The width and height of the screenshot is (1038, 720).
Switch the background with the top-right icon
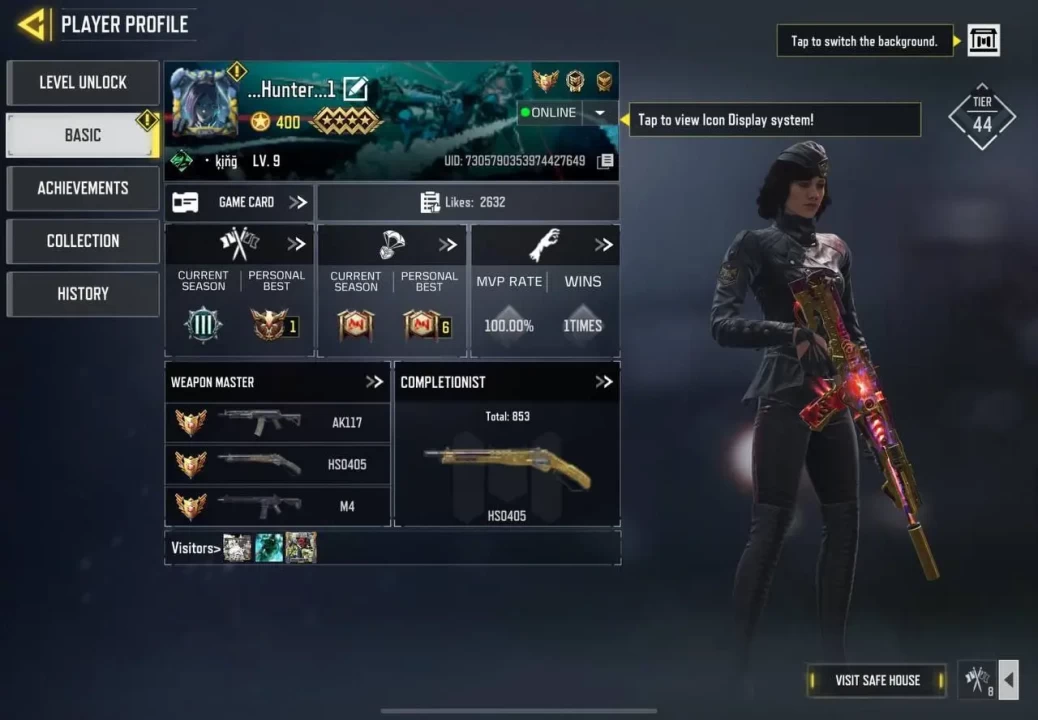(983, 41)
